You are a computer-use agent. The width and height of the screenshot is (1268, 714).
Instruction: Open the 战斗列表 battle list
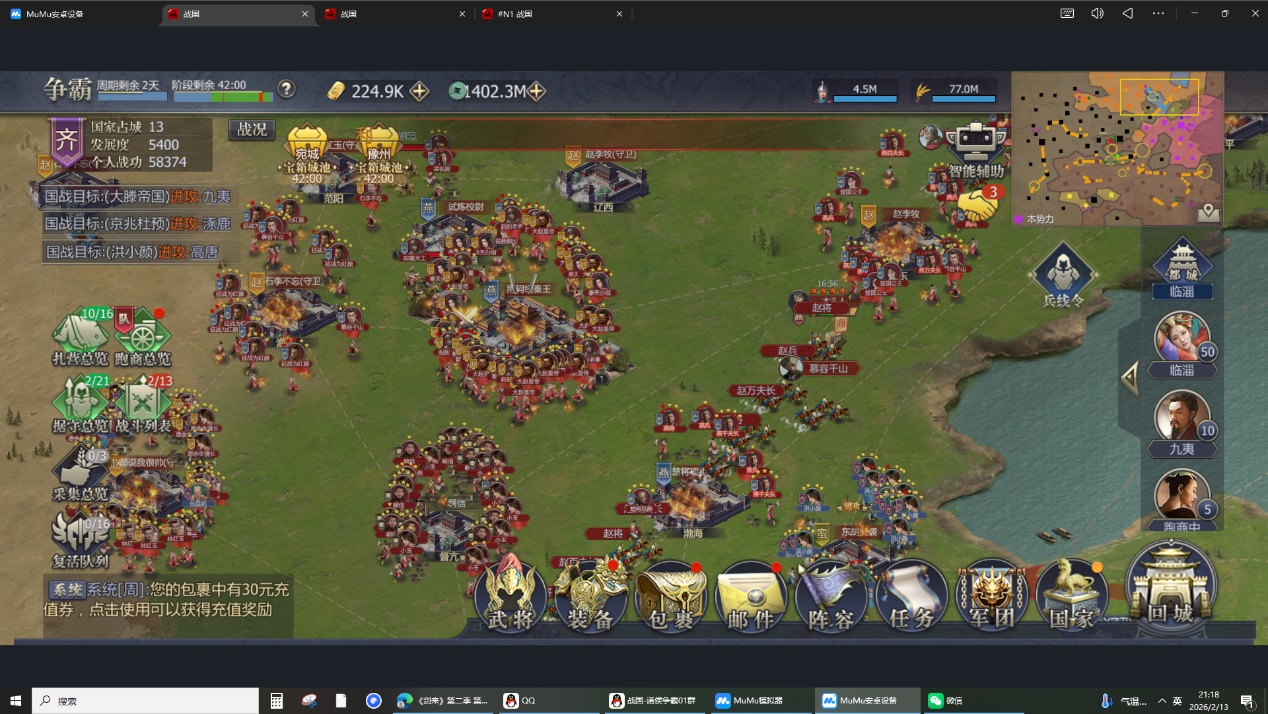143,405
